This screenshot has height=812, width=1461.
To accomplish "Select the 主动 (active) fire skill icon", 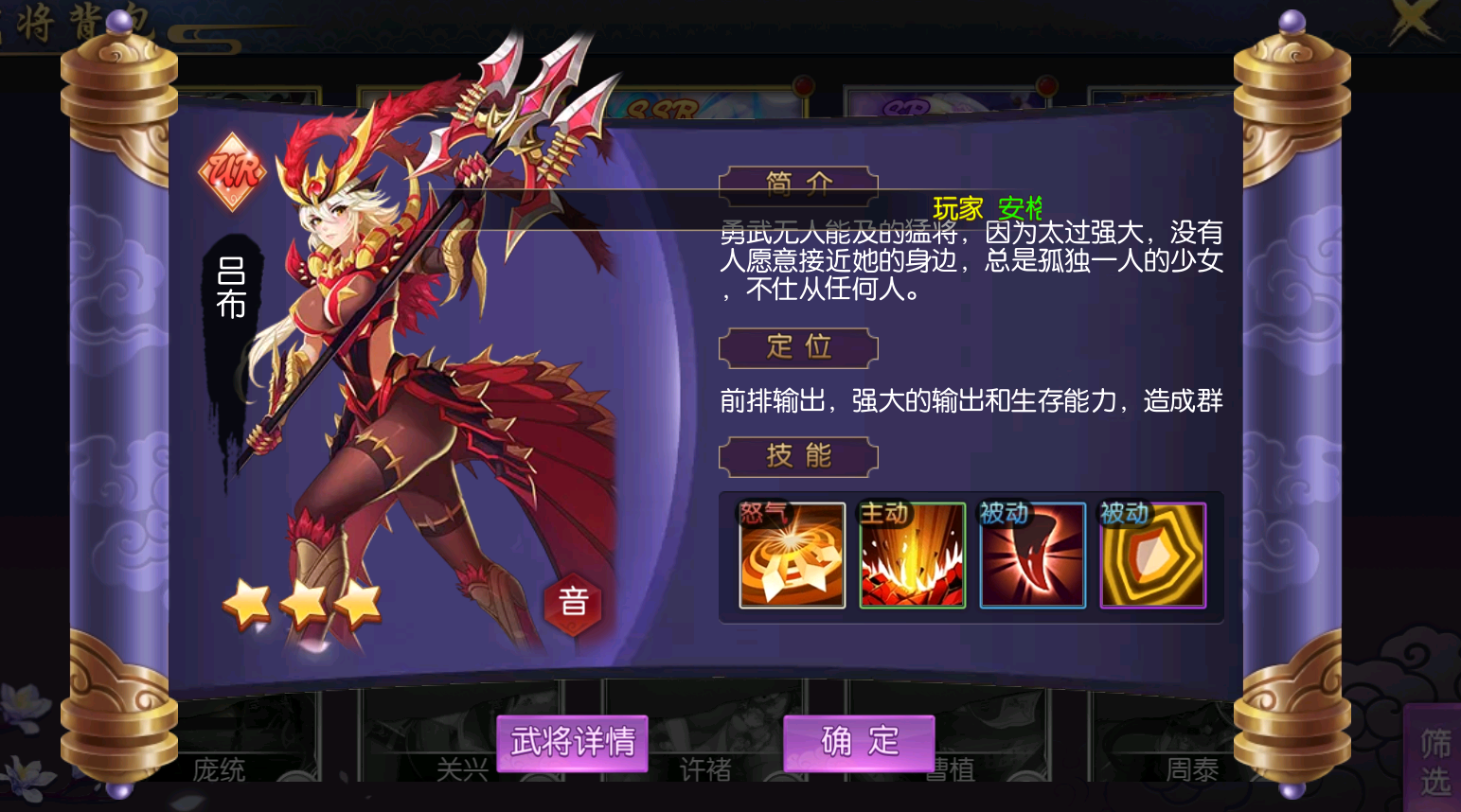I will pyautogui.click(x=910, y=556).
